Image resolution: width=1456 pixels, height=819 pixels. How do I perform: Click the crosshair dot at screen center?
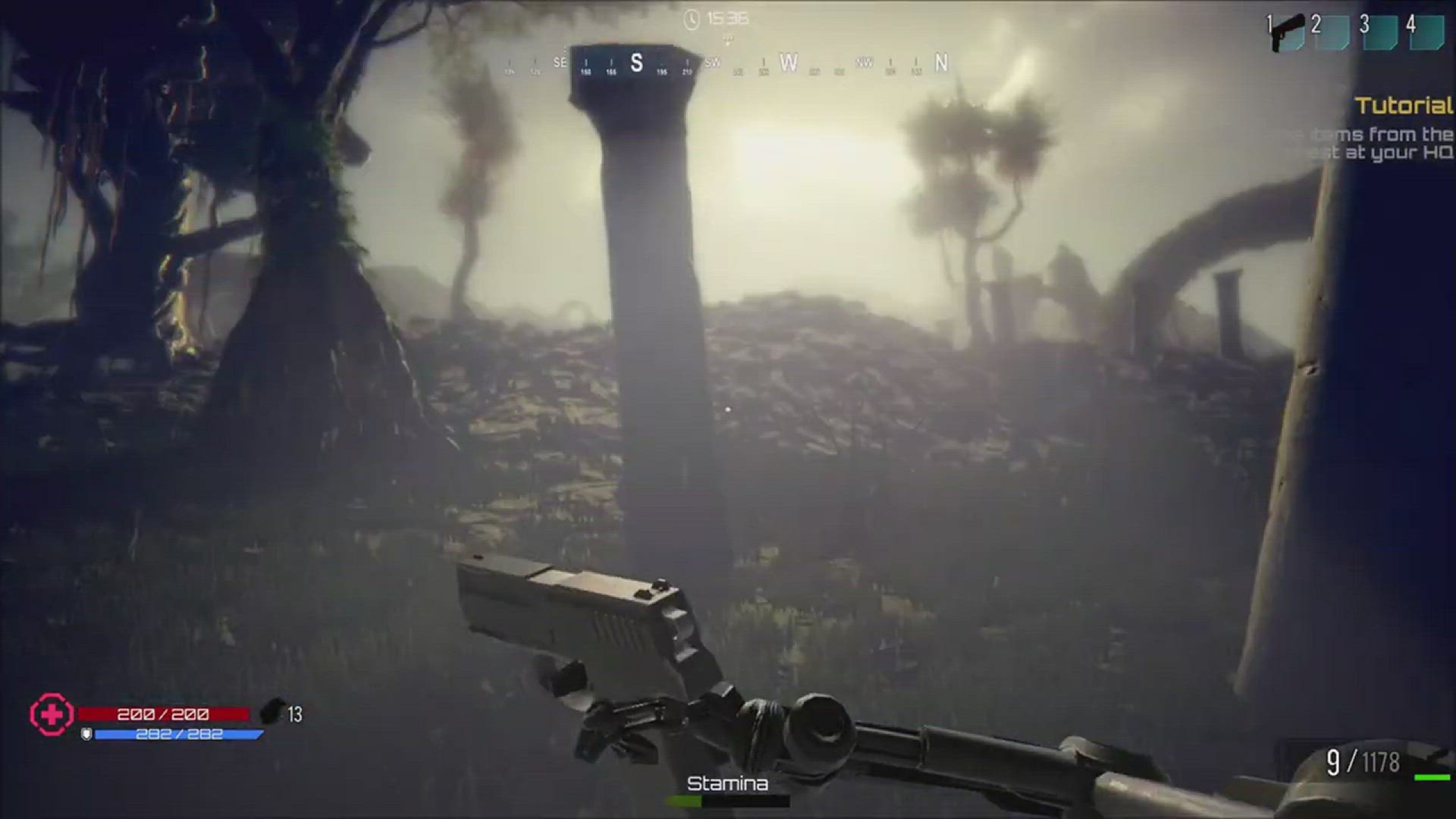[x=728, y=409]
